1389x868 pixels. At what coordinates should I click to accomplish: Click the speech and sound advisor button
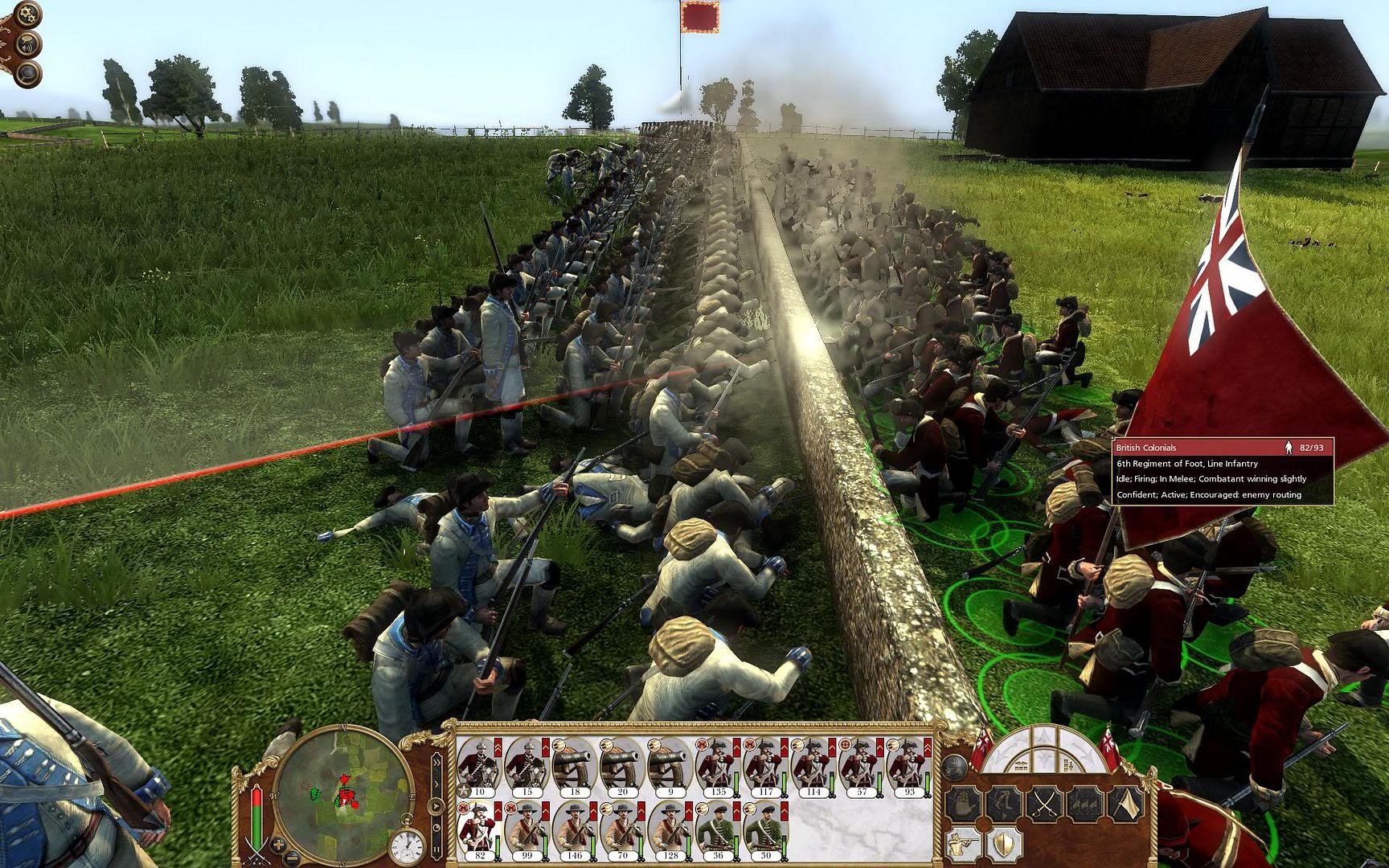pos(28,44)
